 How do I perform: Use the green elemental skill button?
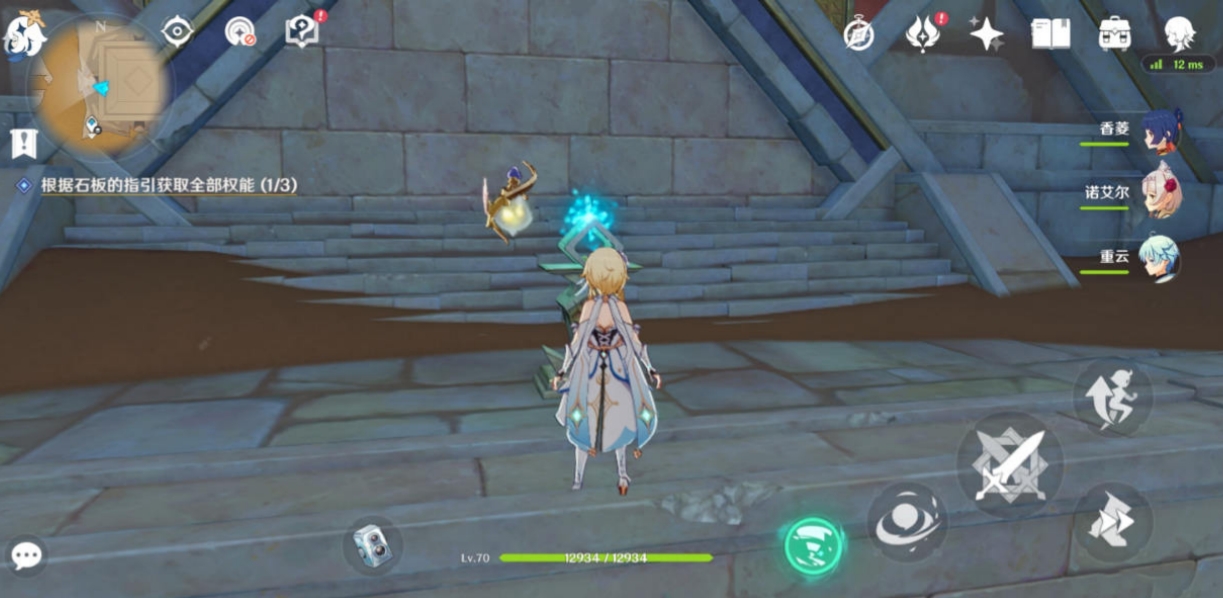click(812, 546)
